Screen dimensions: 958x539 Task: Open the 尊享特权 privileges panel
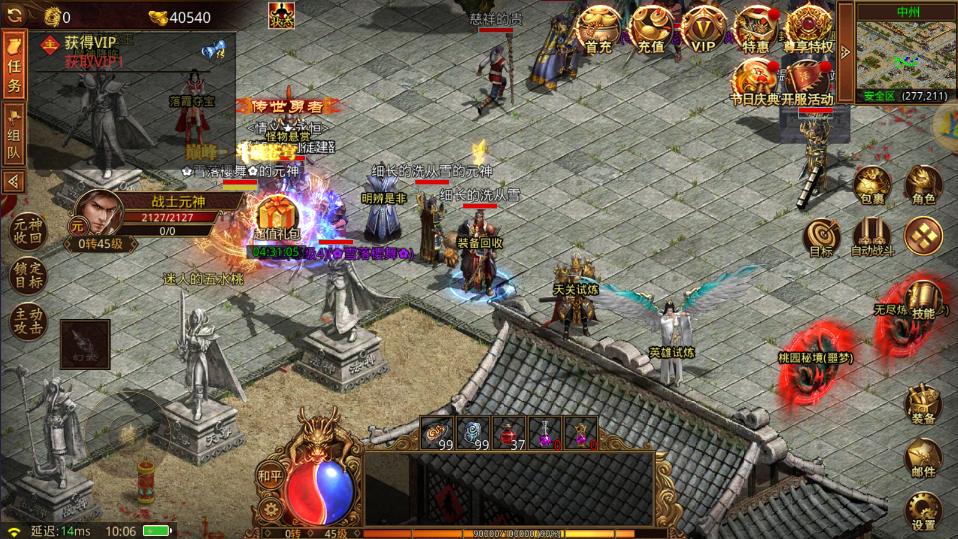point(809,29)
